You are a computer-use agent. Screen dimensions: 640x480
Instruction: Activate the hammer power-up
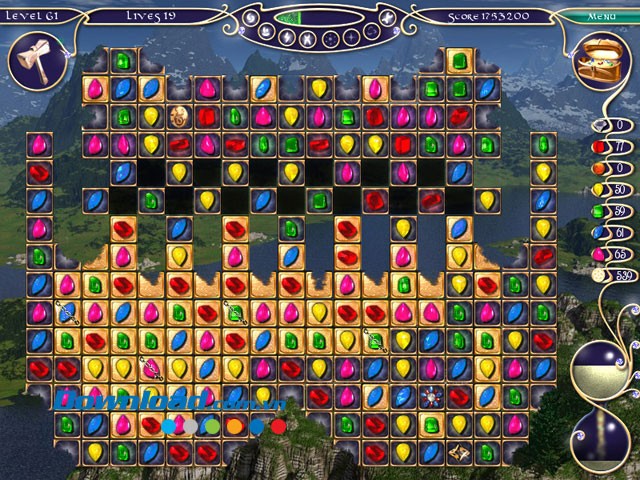point(31,60)
